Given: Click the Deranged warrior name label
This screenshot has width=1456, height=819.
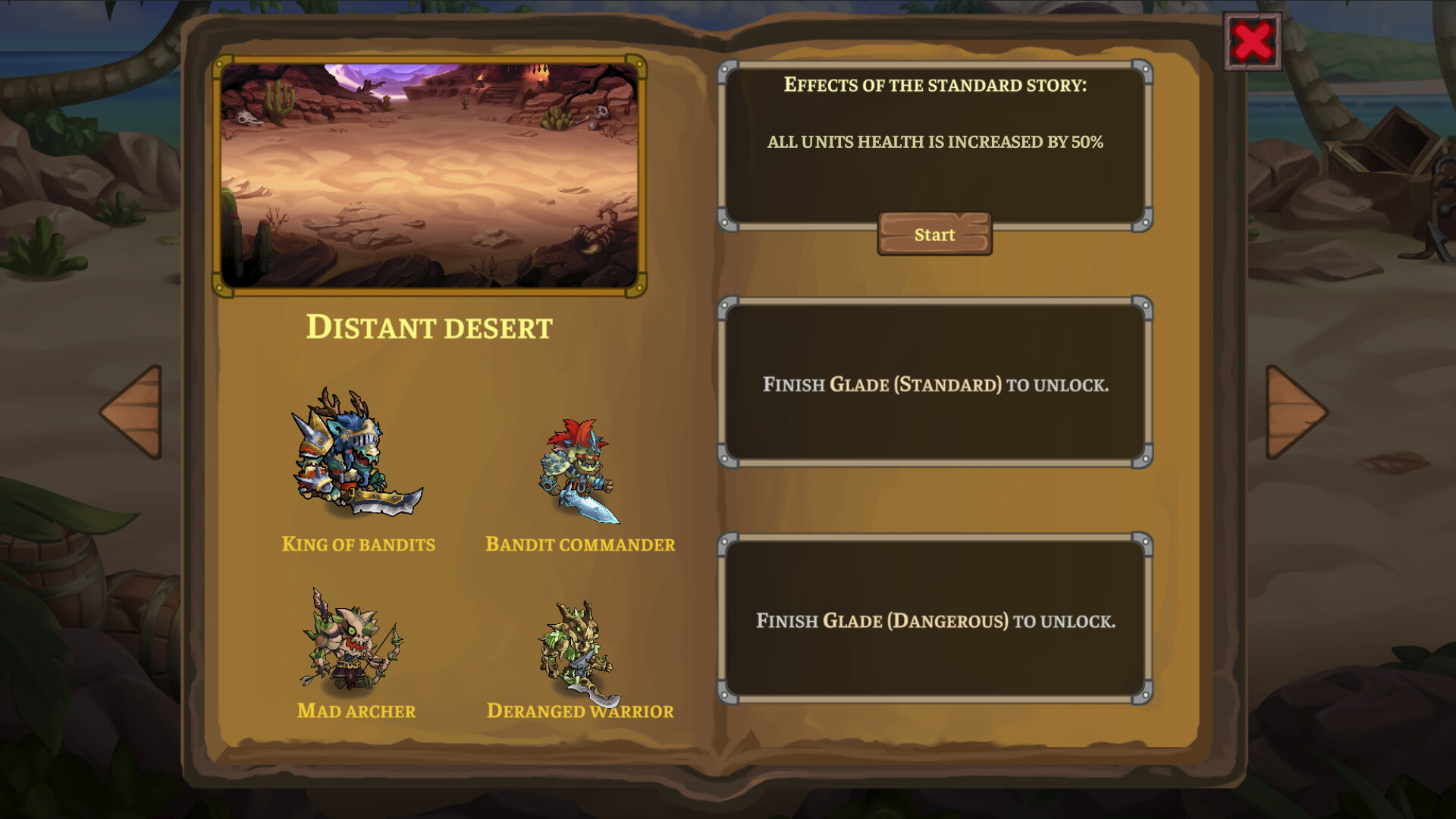Looking at the screenshot, I should tap(580, 711).
